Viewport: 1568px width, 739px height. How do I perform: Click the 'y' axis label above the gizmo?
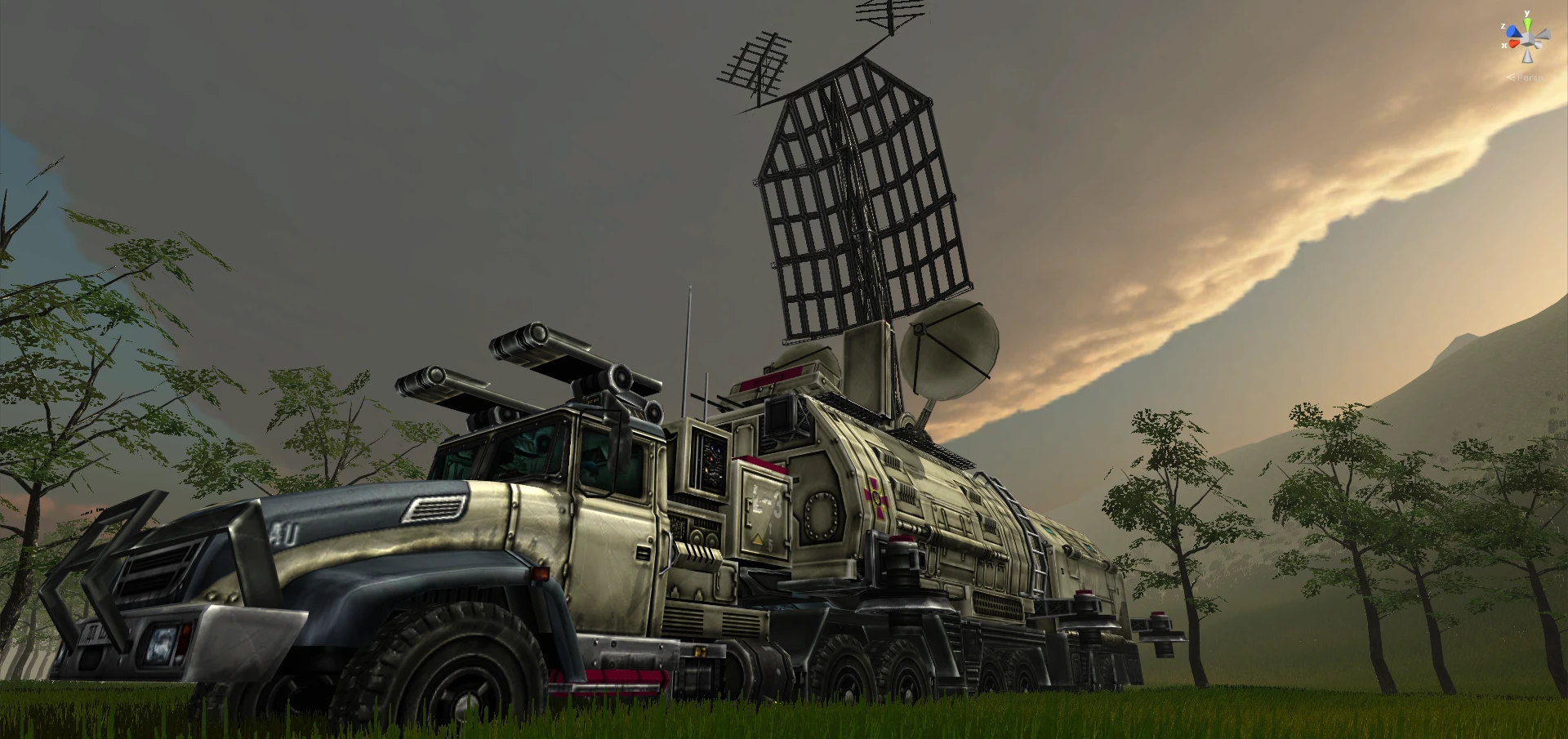[1526, 13]
